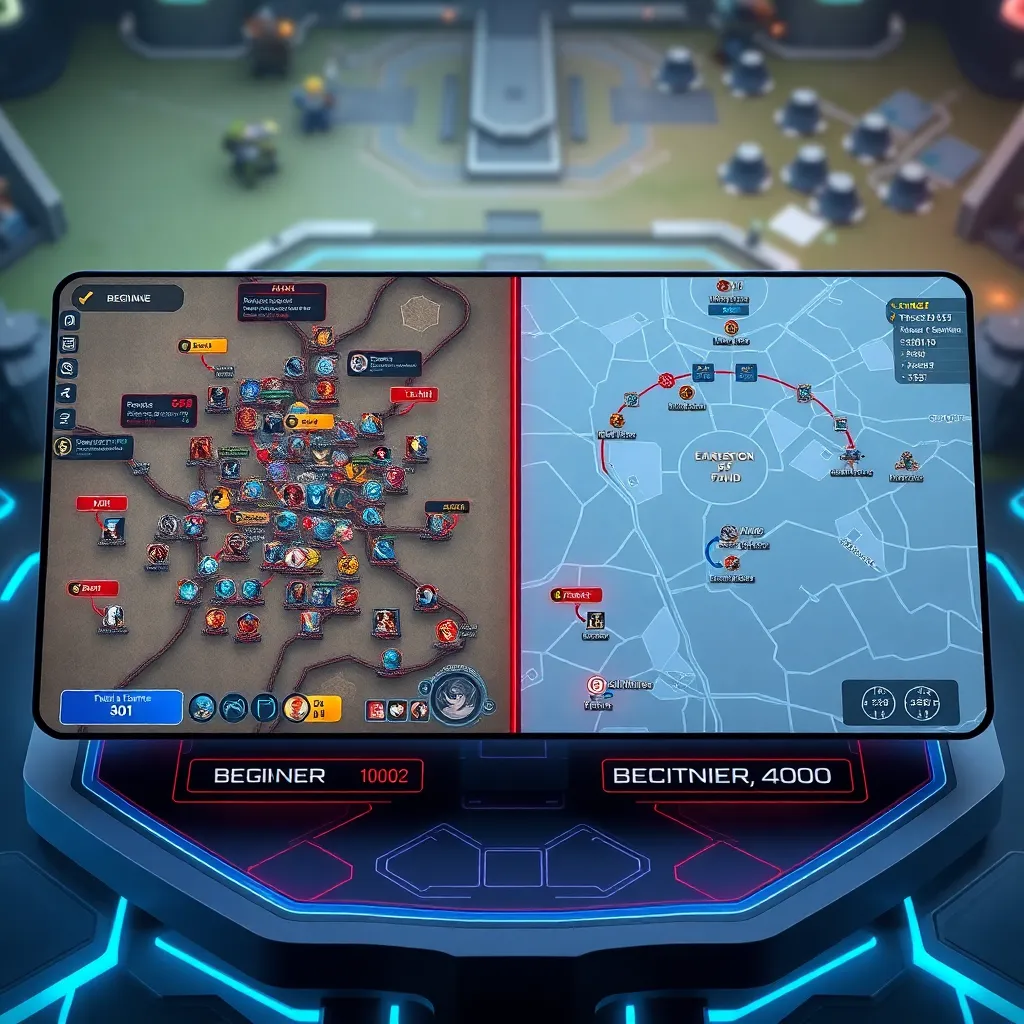Image resolution: width=1024 pixels, height=1024 pixels.
Task: Click the dark tooltip panel with red 658 number
Action: [x=158, y=410]
